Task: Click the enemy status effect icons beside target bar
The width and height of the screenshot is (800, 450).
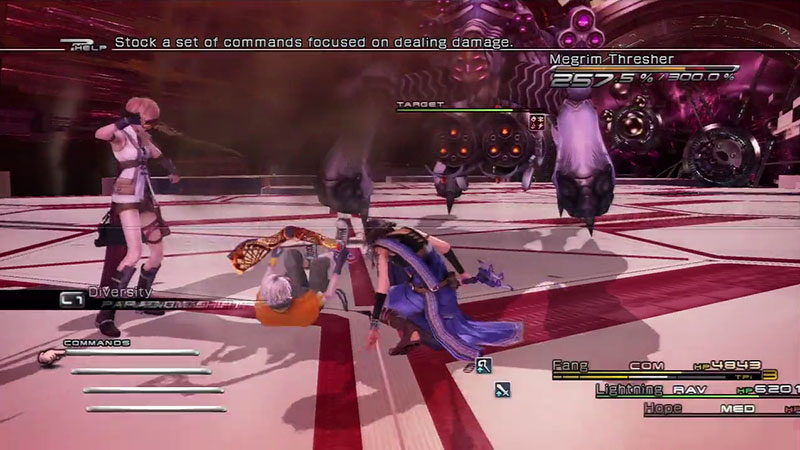Action: click(x=537, y=121)
